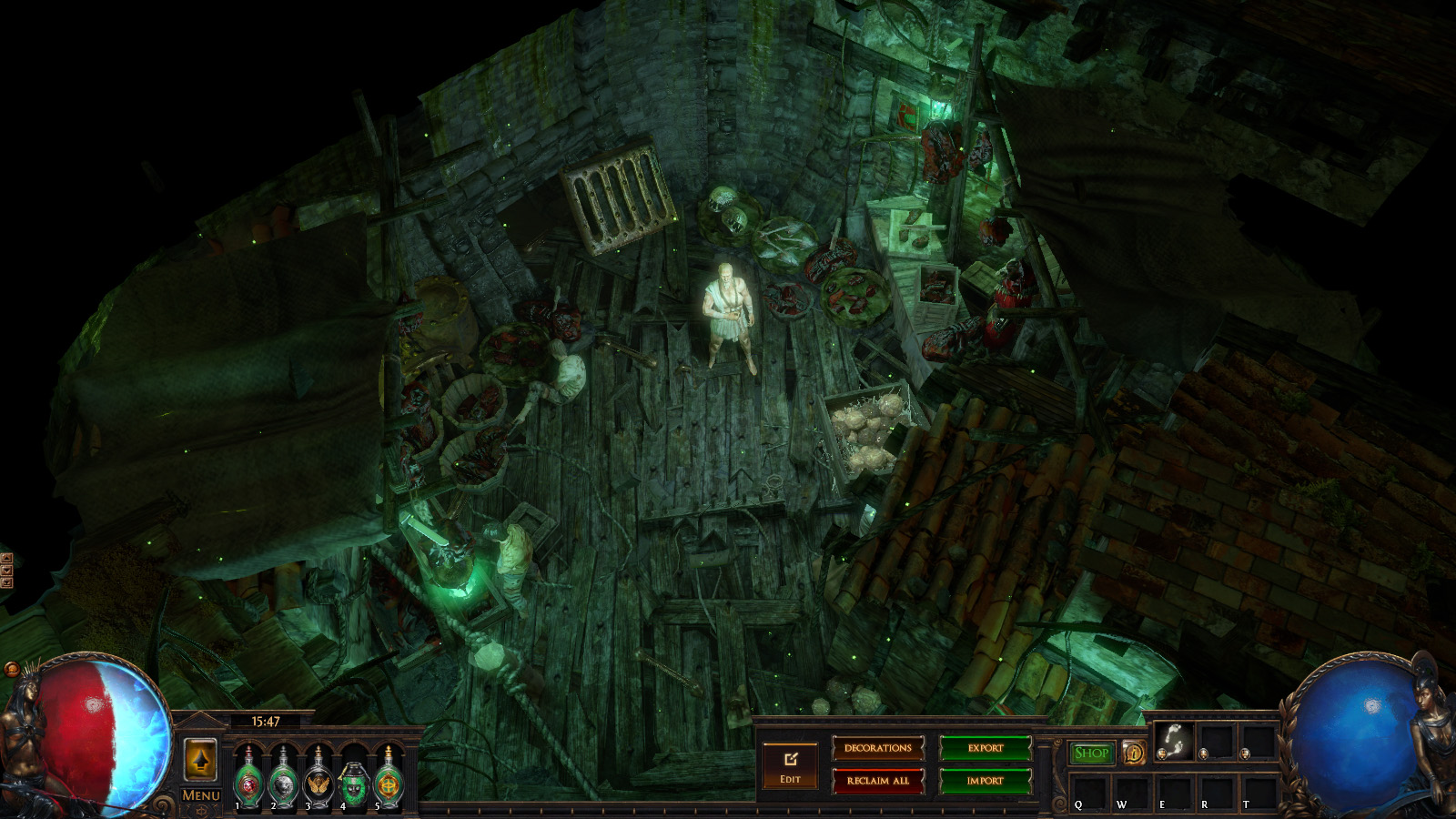This screenshot has width=1456, height=819.
Task: Use the green jade flask in slot 4
Action: 353,782
